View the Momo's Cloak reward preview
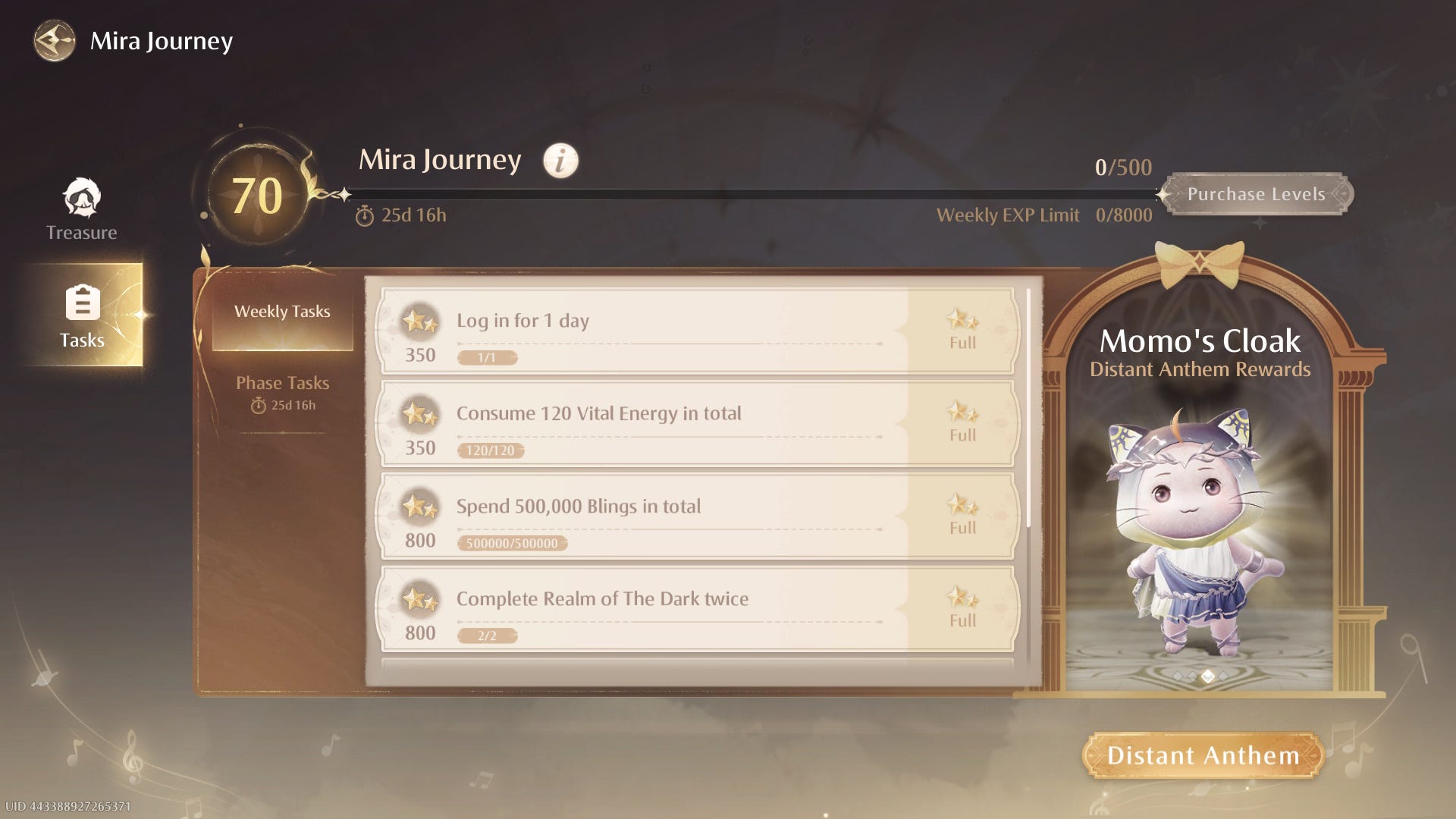 (x=1200, y=531)
